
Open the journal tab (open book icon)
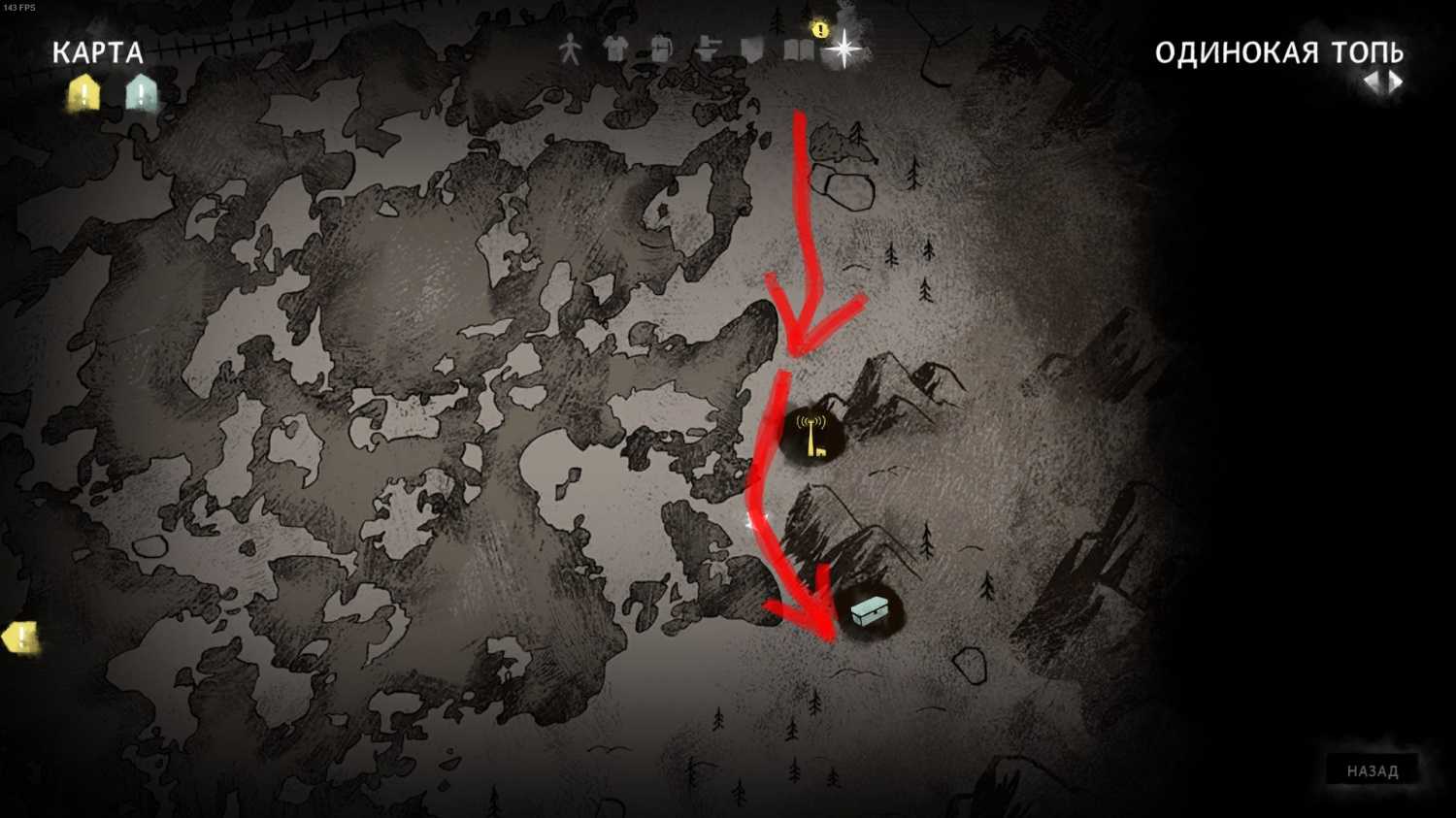(798, 50)
